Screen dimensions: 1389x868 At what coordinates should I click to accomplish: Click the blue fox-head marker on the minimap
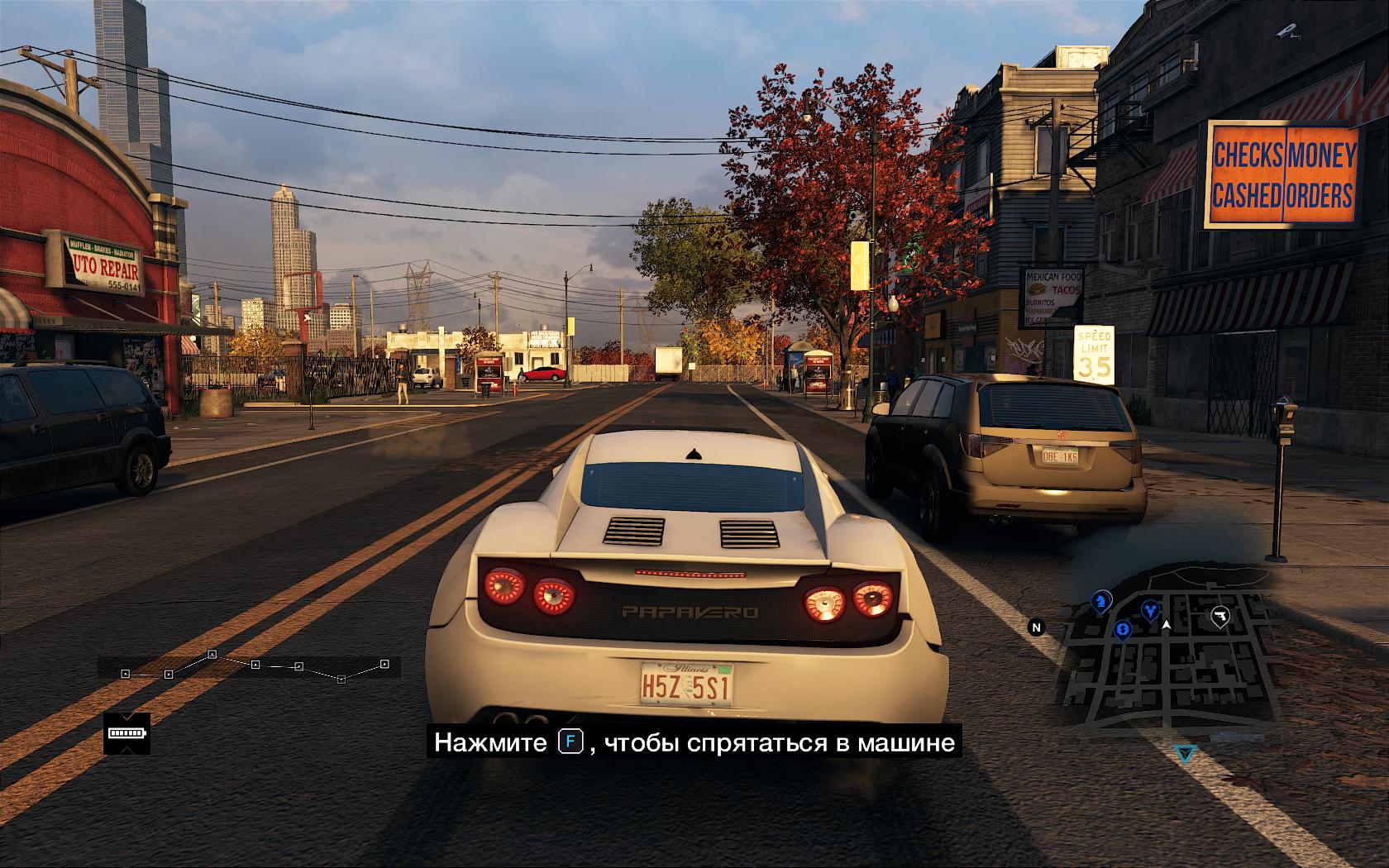[1150, 610]
